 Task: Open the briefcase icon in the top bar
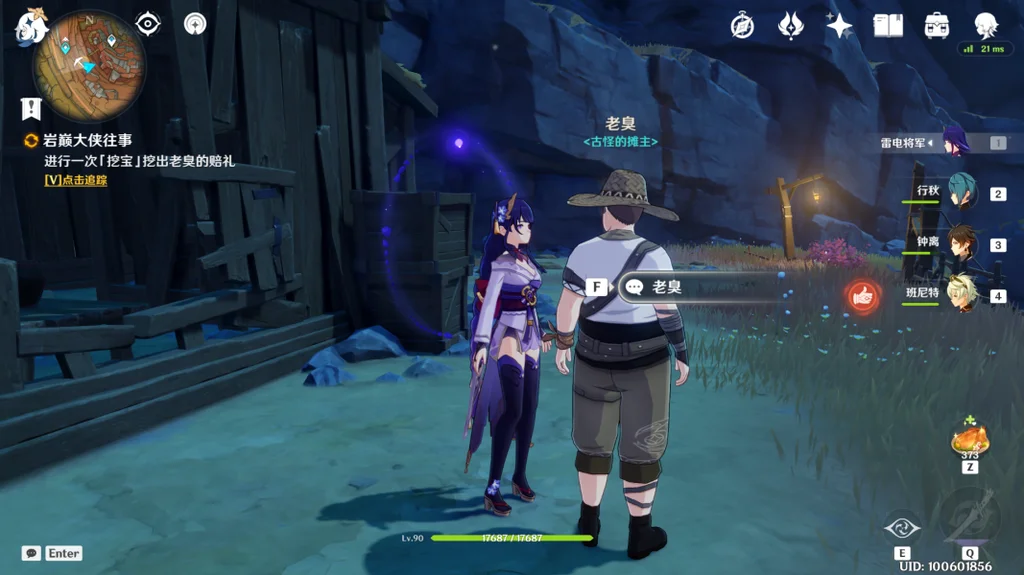[937, 26]
